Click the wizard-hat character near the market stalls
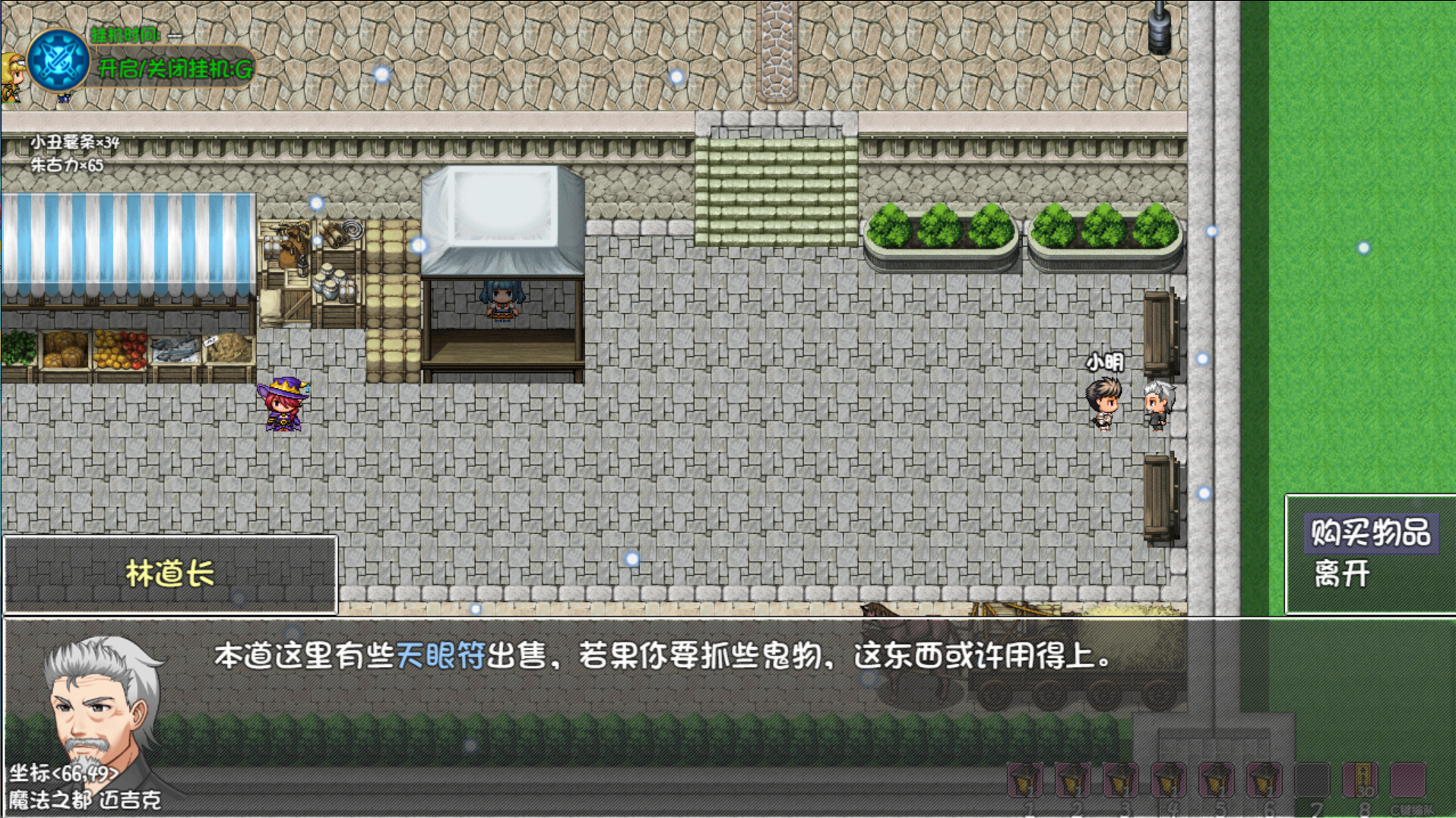Viewport: 1456px width, 818px height. [283, 406]
